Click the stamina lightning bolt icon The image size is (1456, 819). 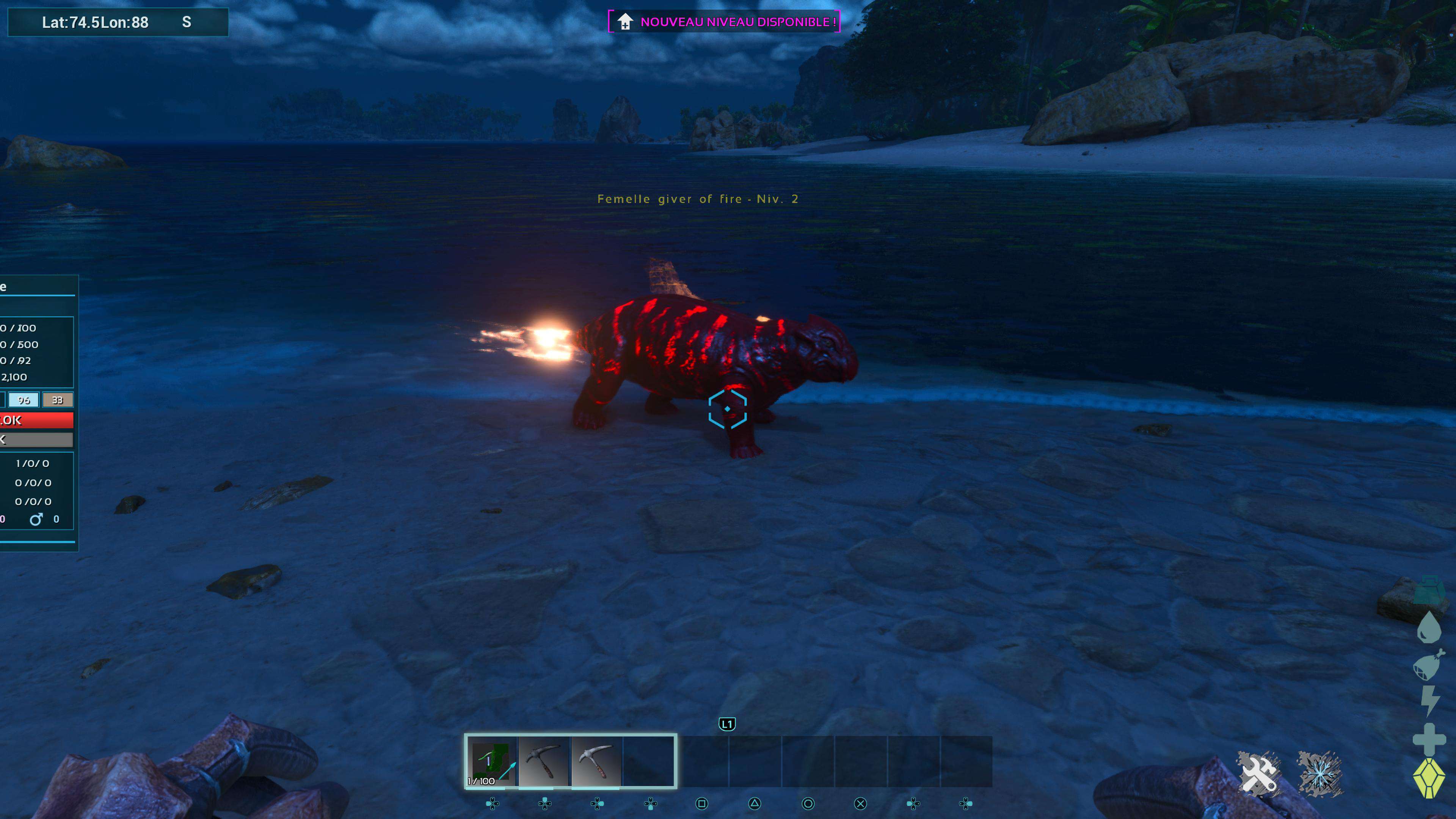pyautogui.click(x=1429, y=701)
